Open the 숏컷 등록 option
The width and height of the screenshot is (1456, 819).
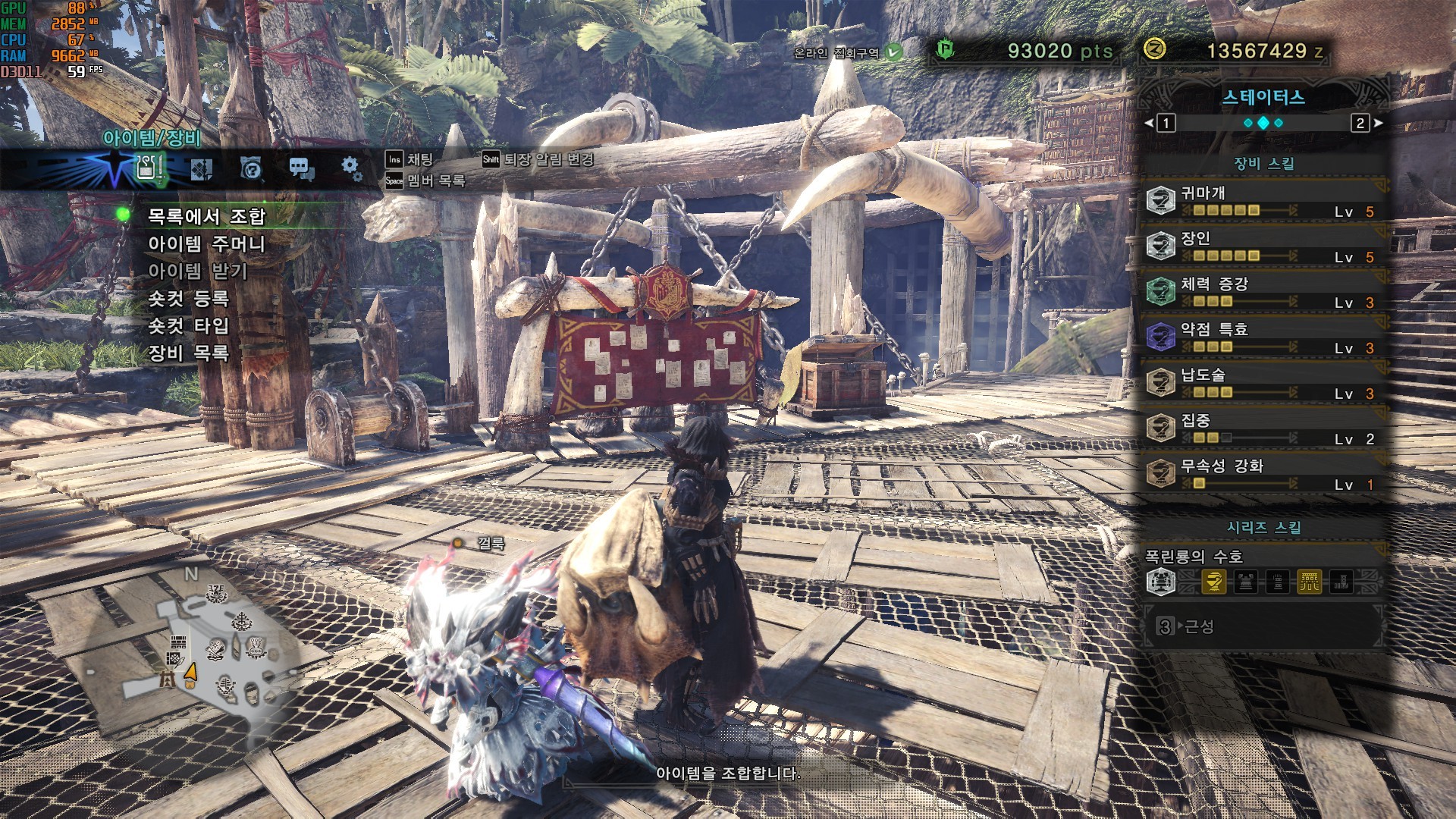tap(188, 299)
